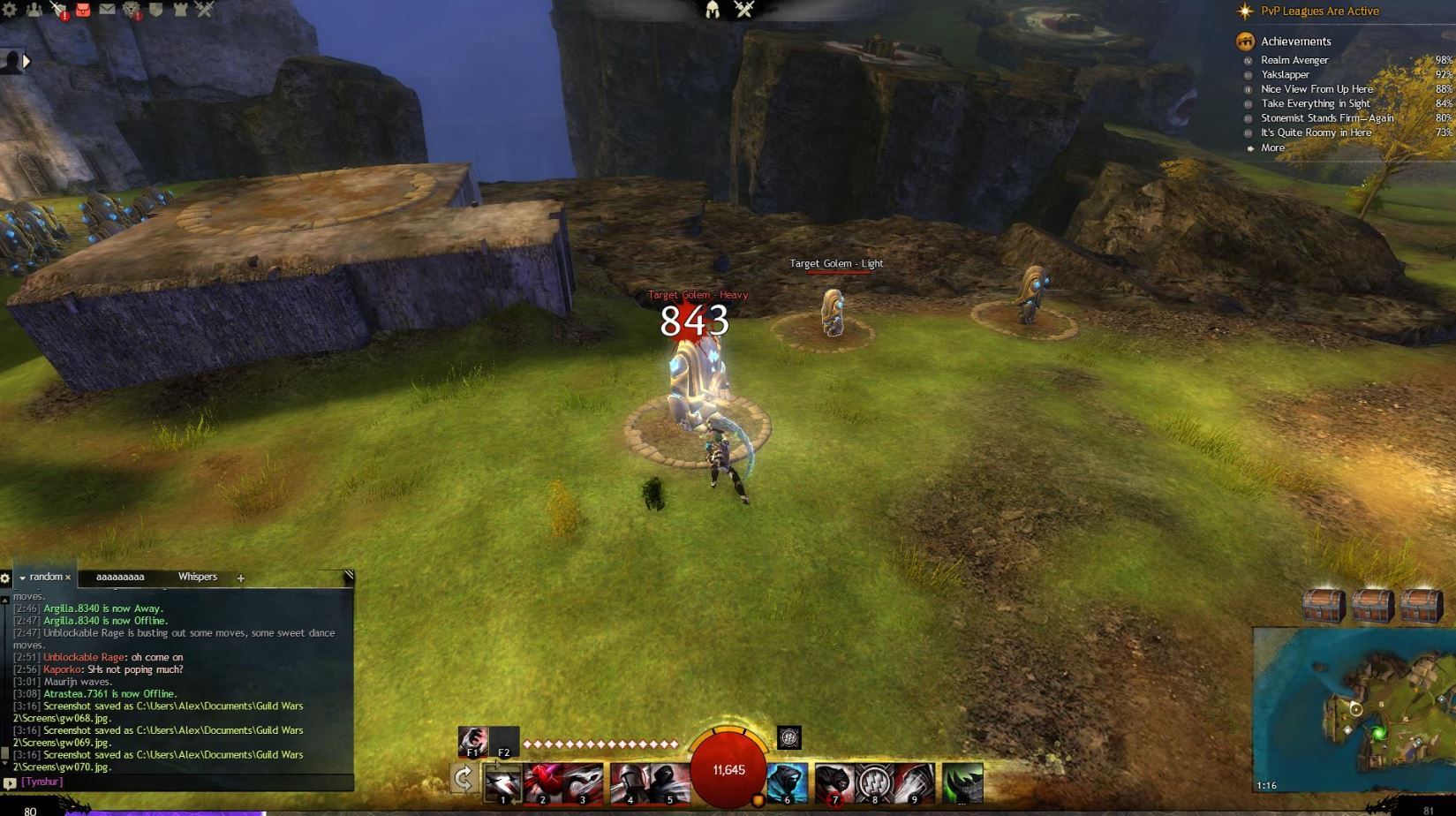Expand More in the Achievements tracker
Viewport: 1456px width, 816px height.
click(1272, 147)
